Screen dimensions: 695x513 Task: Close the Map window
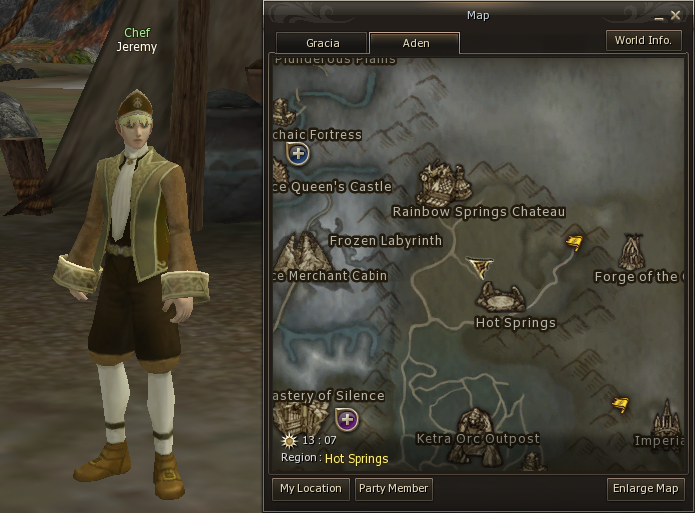click(x=675, y=16)
